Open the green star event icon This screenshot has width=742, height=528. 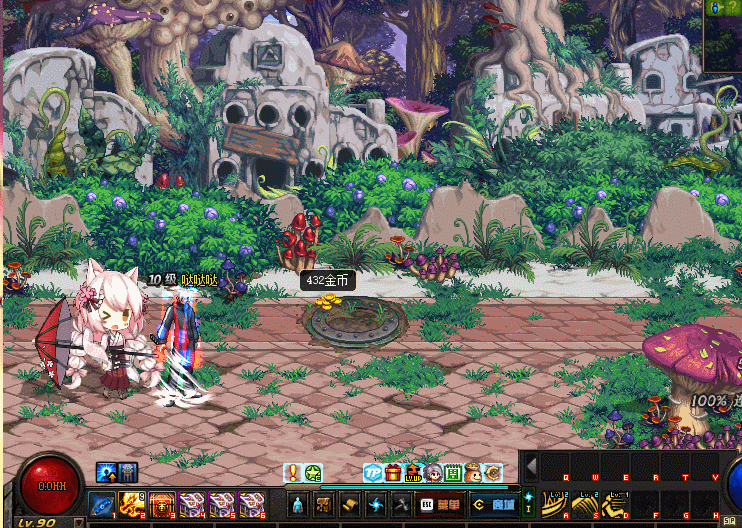[313, 473]
